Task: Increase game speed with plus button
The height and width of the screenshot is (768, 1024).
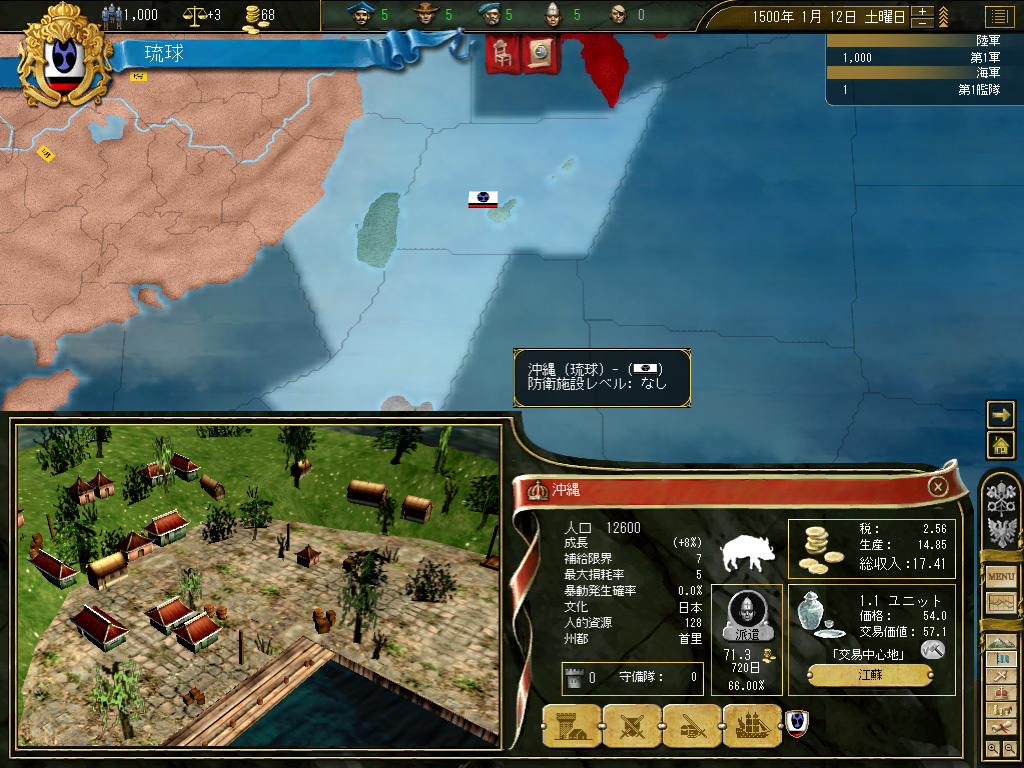Action: 923,12
